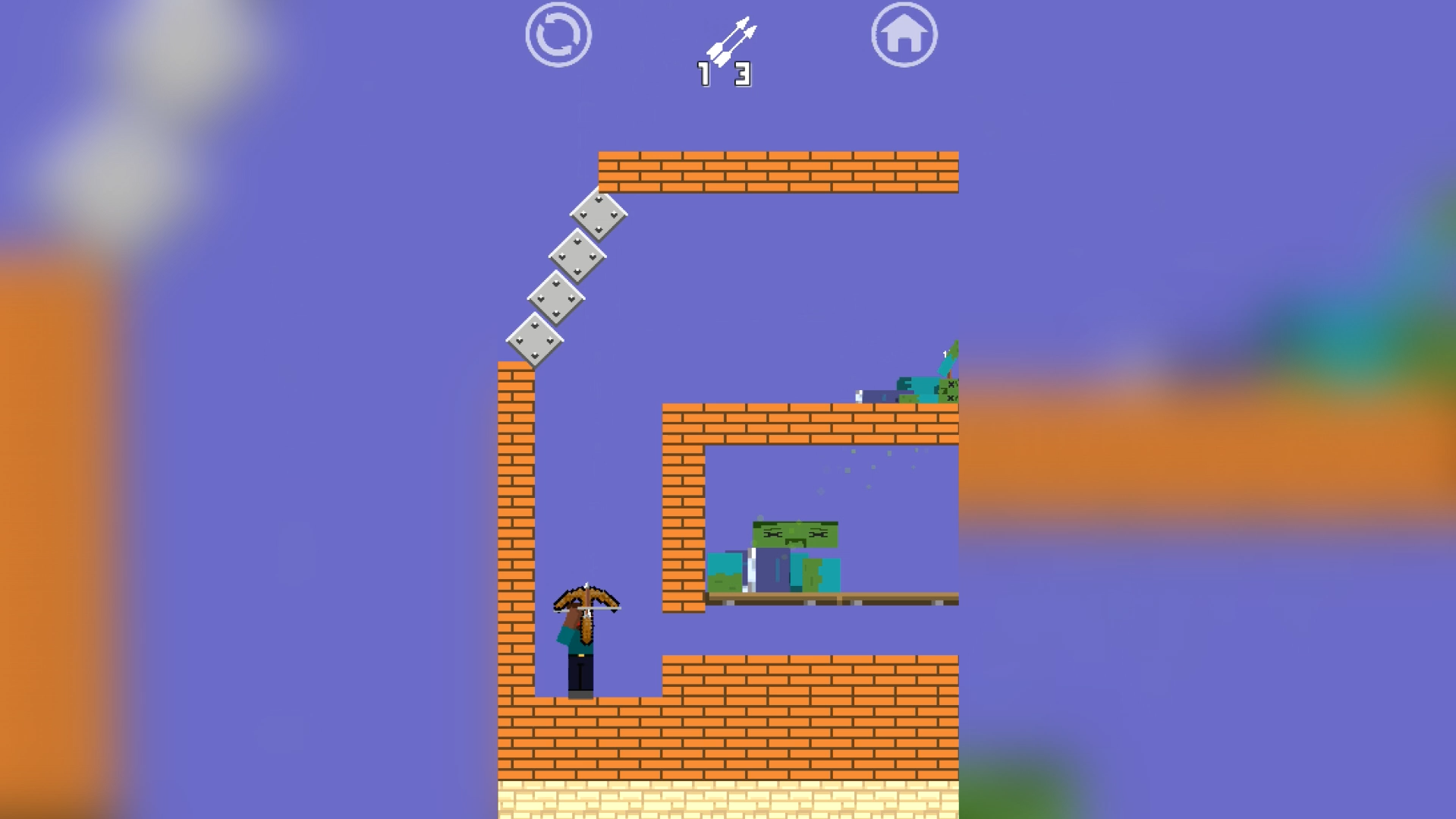
Task: Select the second metal plate from the top
Action: [x=578, y=258]
